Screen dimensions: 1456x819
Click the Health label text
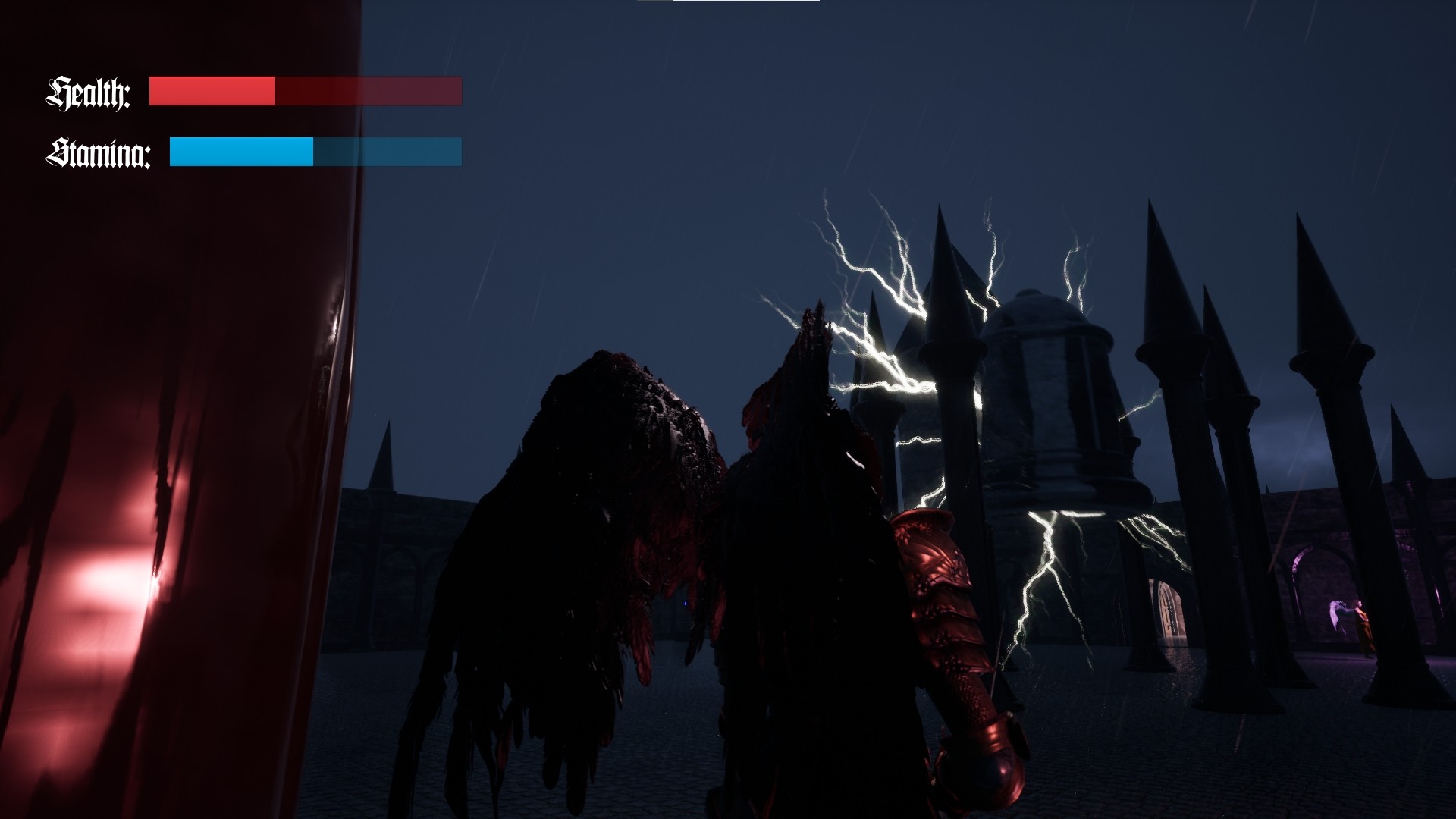(89, 93)
